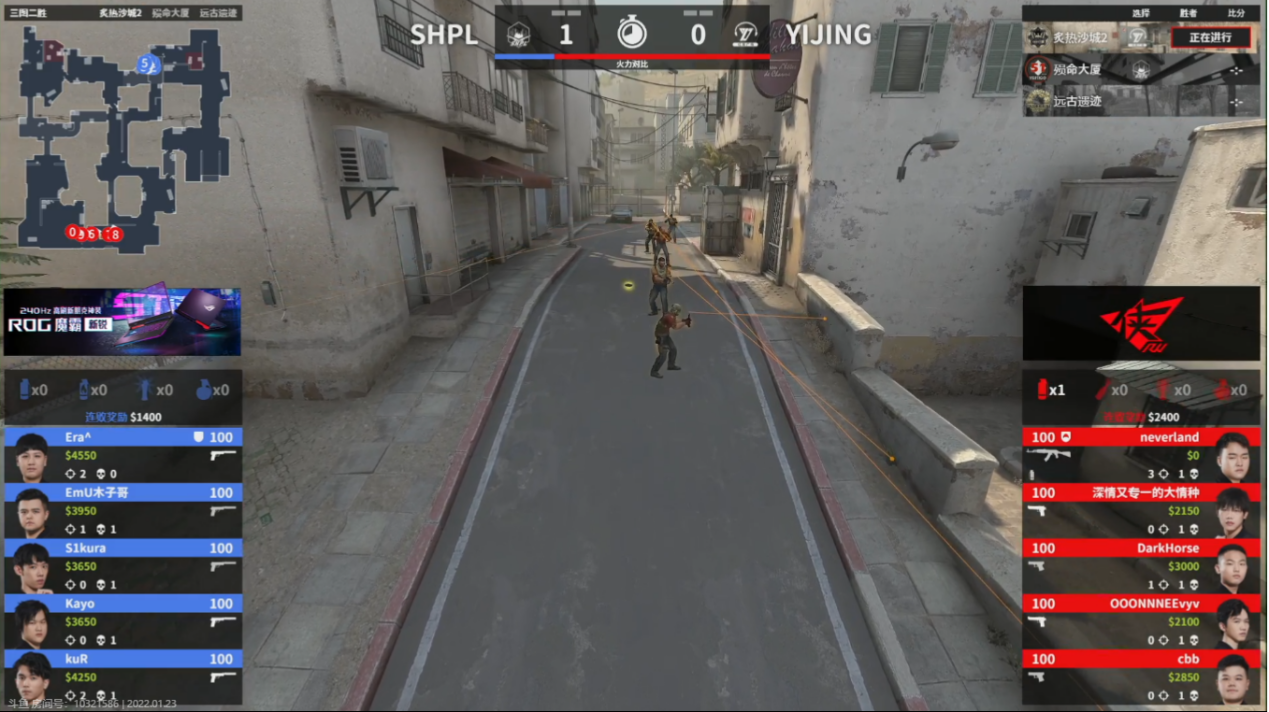Screen dimensions: 1269x712
Task: Select player Era^ in the blue team list
Action: (x=122, y=456)
